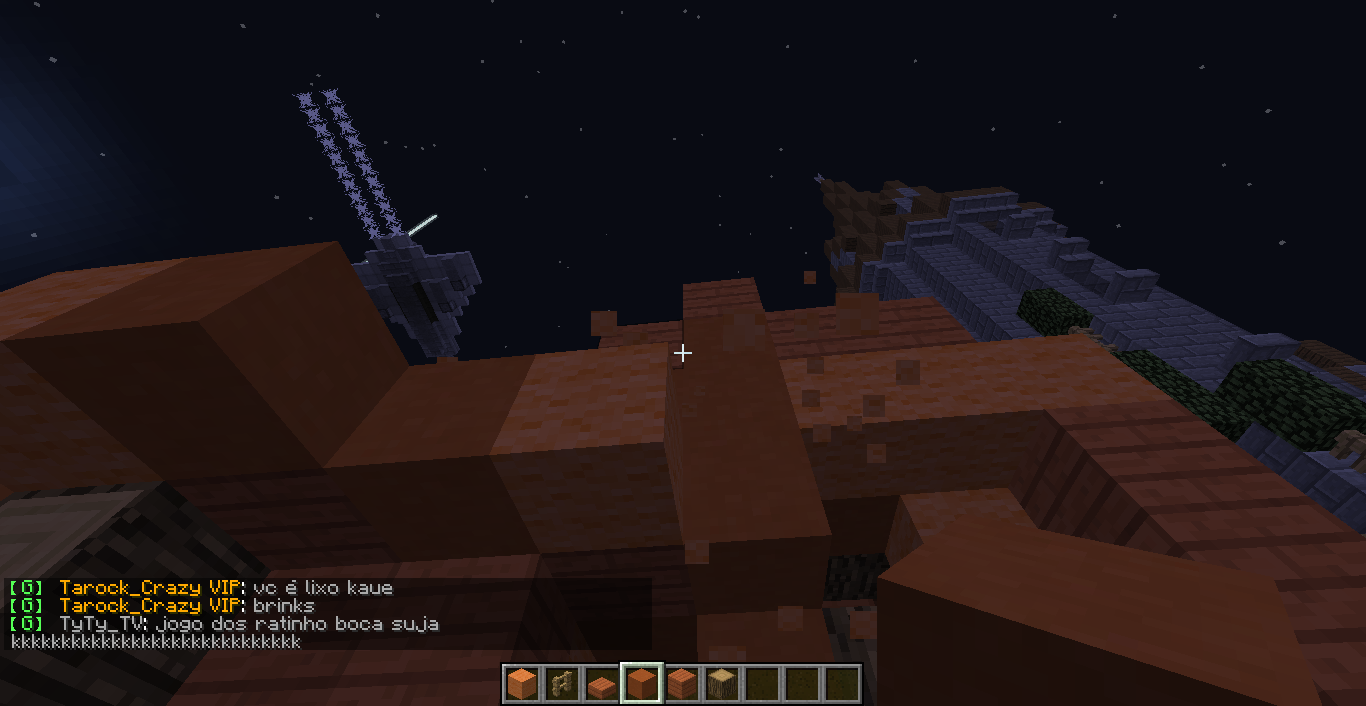Select the light orange block beside the fence
This screenshot has height=706, width=1366.
click(521, 684)
